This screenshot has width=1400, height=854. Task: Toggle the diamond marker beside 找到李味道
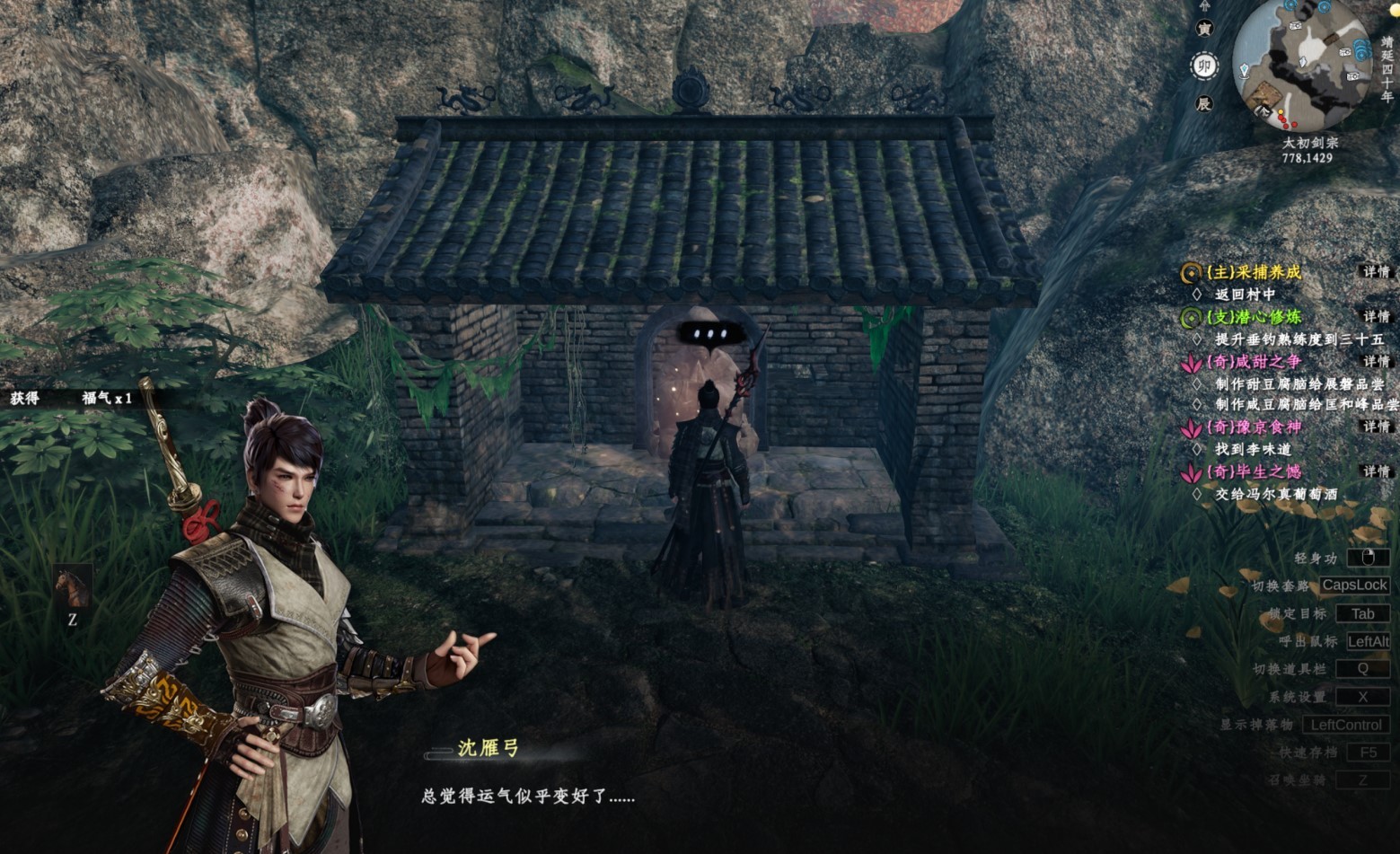(1198, 448)
